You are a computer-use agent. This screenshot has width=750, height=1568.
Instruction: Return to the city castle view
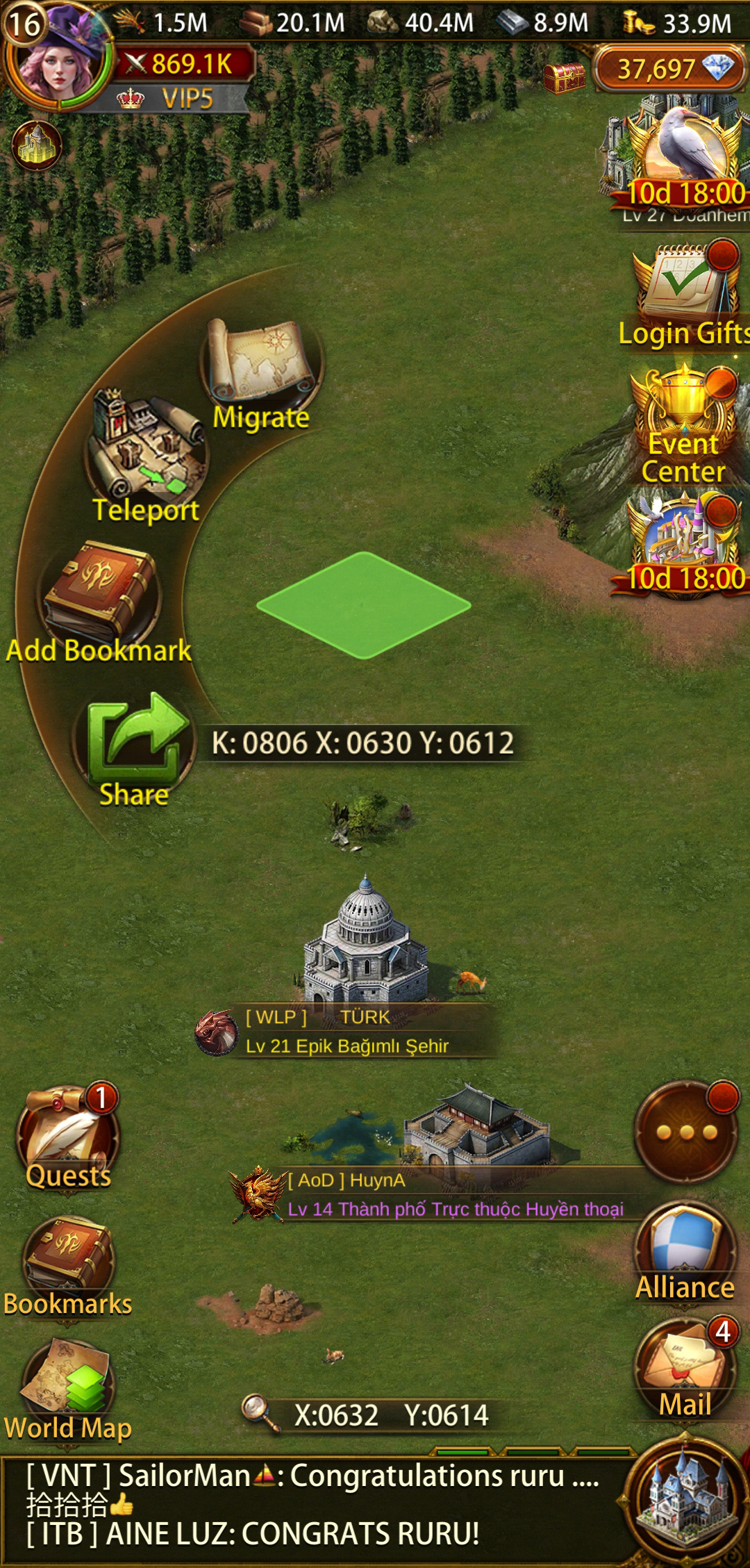click(x=686, y=1504)
